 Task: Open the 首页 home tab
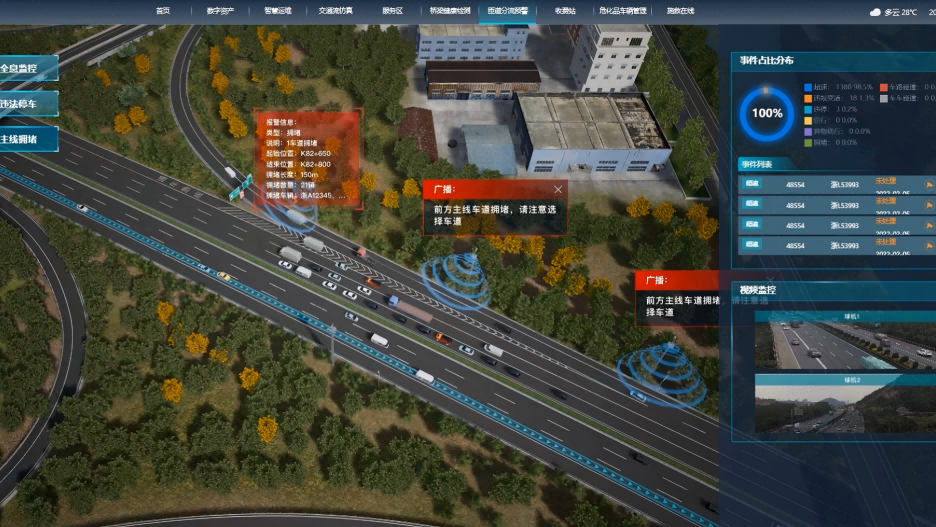[x=163, y=10]
